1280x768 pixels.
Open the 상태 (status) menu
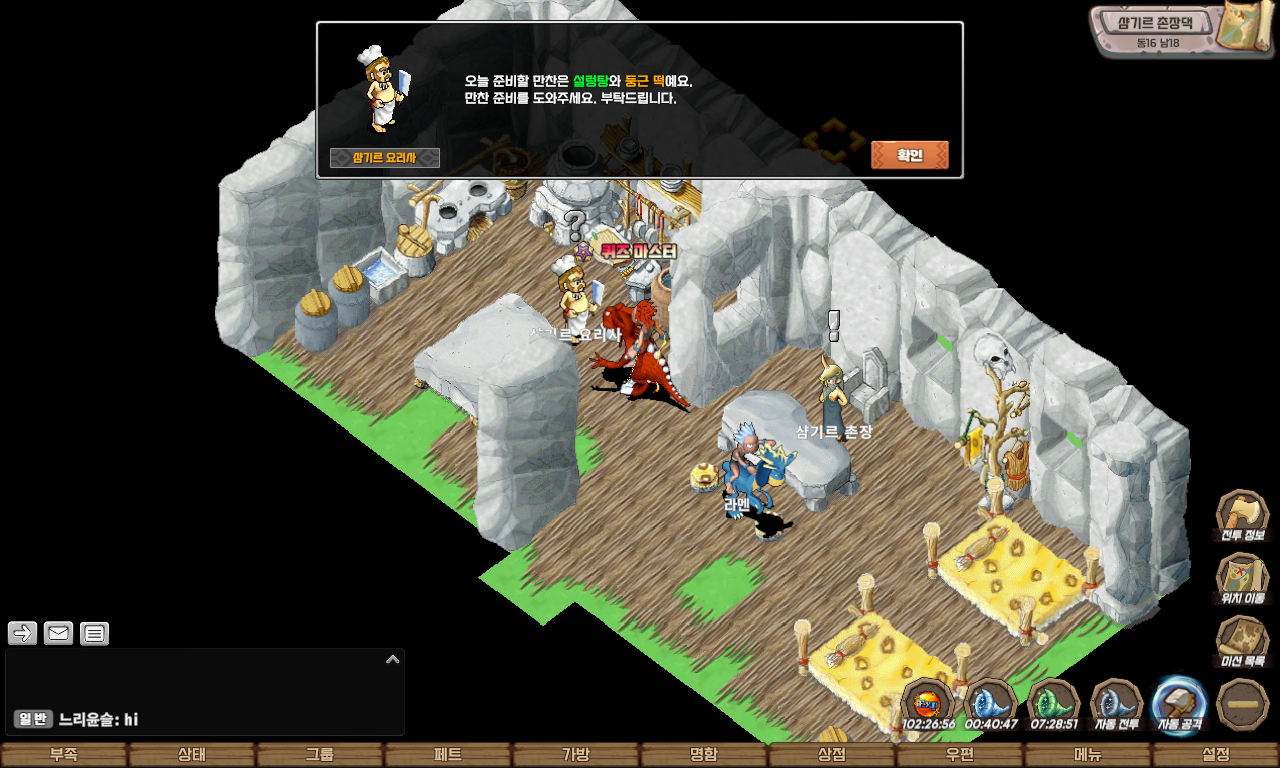[x=192, y=755]
